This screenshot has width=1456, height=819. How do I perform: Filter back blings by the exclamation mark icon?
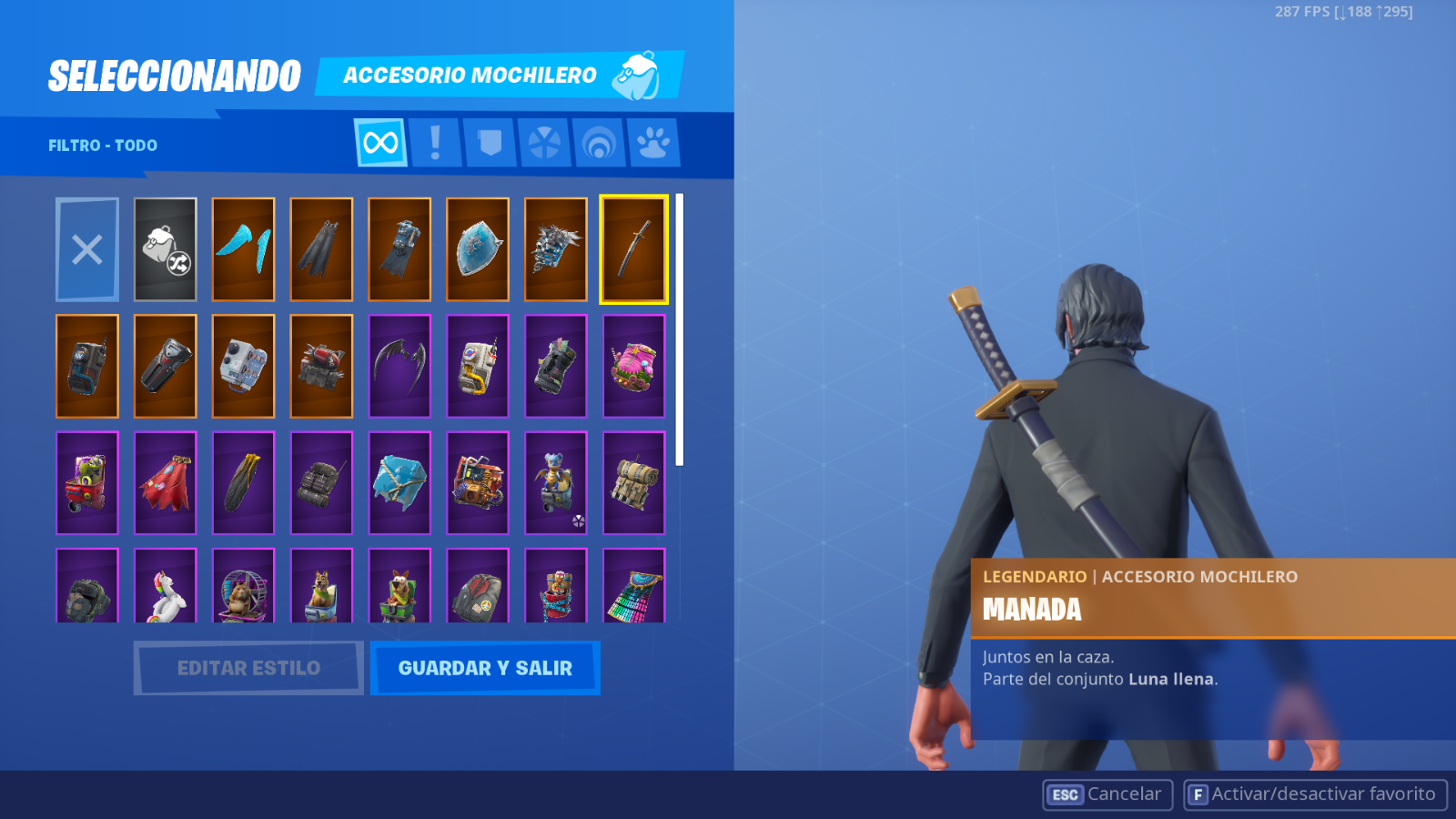[x=435, y=142]
